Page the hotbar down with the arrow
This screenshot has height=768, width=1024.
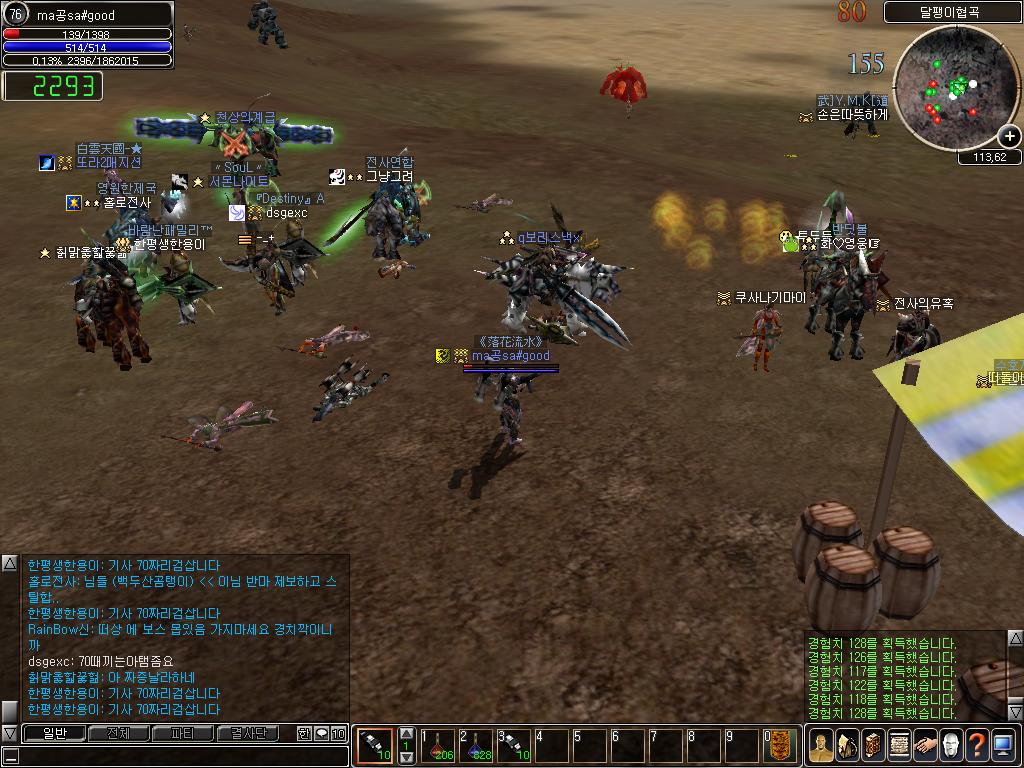pos(407,757)
